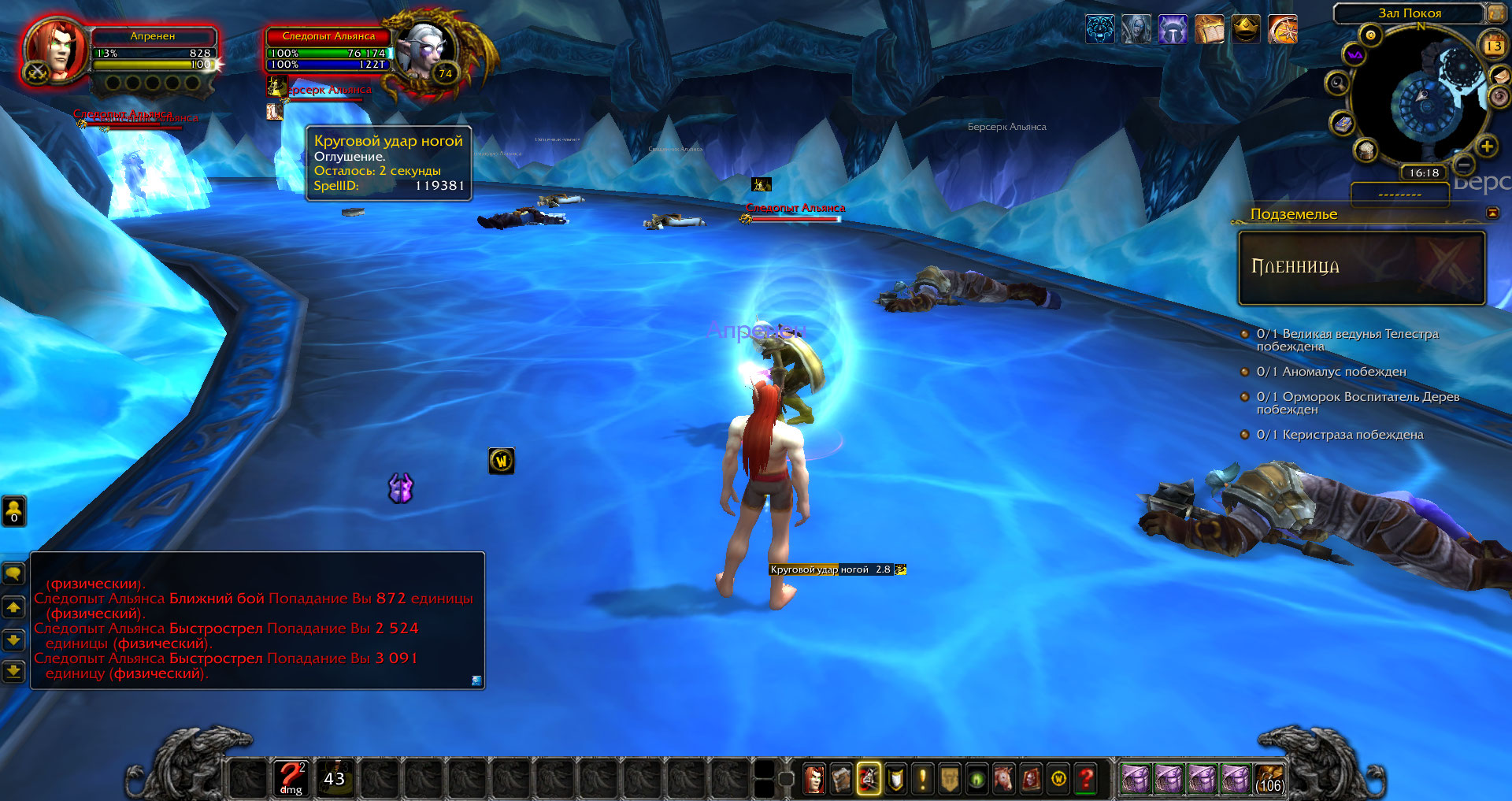Zoom out the minimap with minus button
This screenshot has height=801, width=1512.
click(1464, 165)
